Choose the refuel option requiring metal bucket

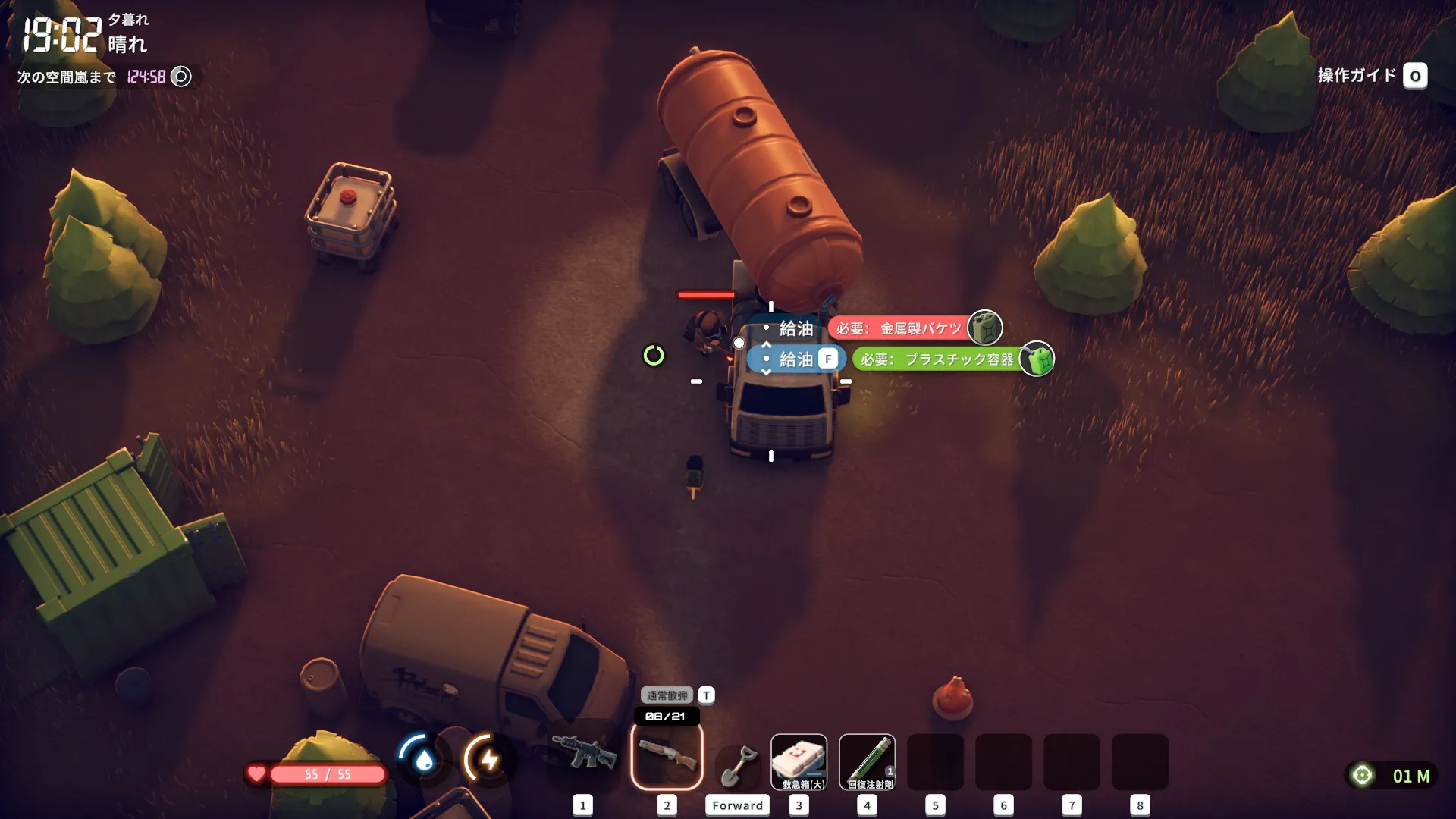(796, 328)
